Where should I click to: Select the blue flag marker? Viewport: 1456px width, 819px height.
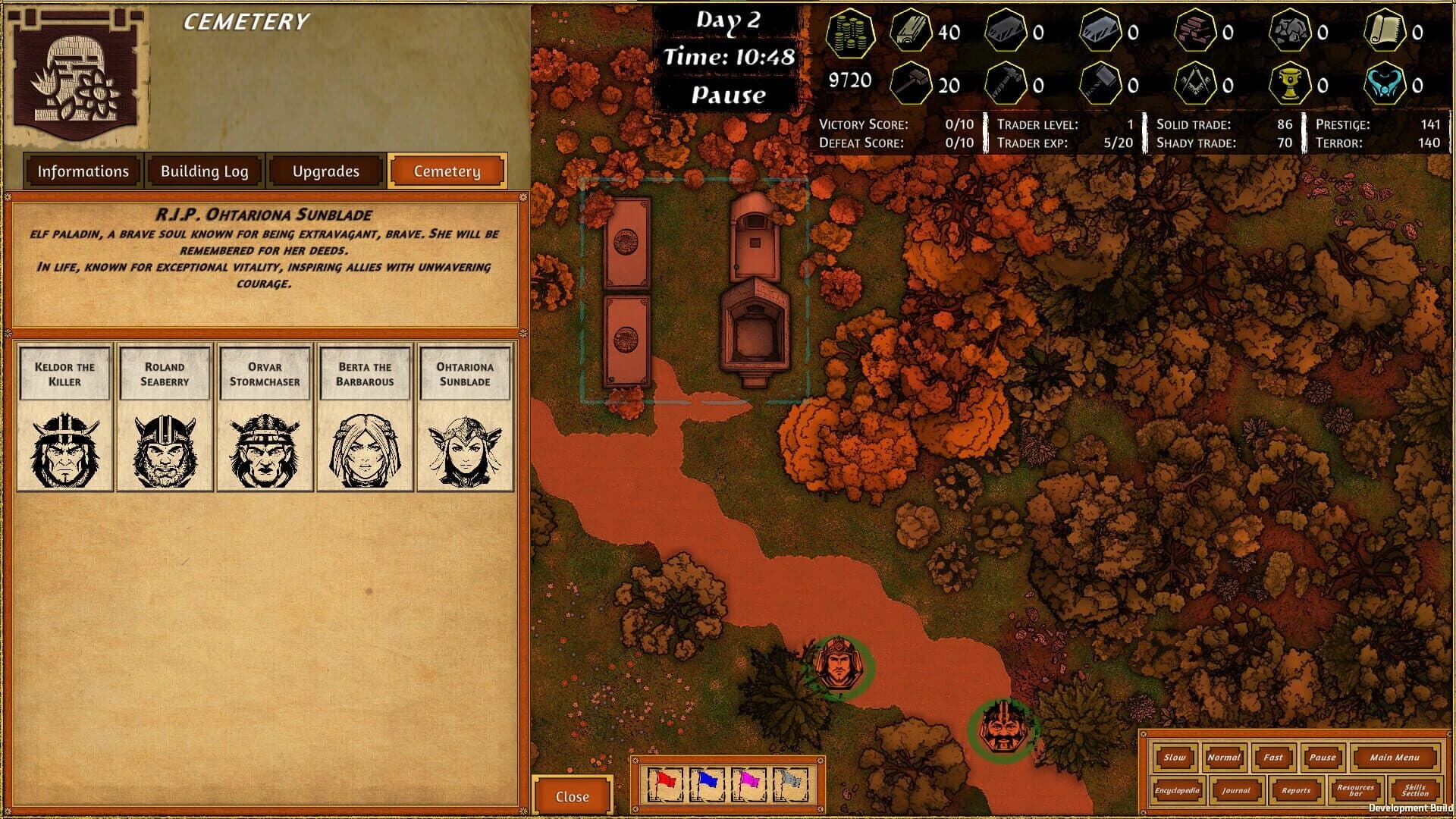[x=705, y=784]
